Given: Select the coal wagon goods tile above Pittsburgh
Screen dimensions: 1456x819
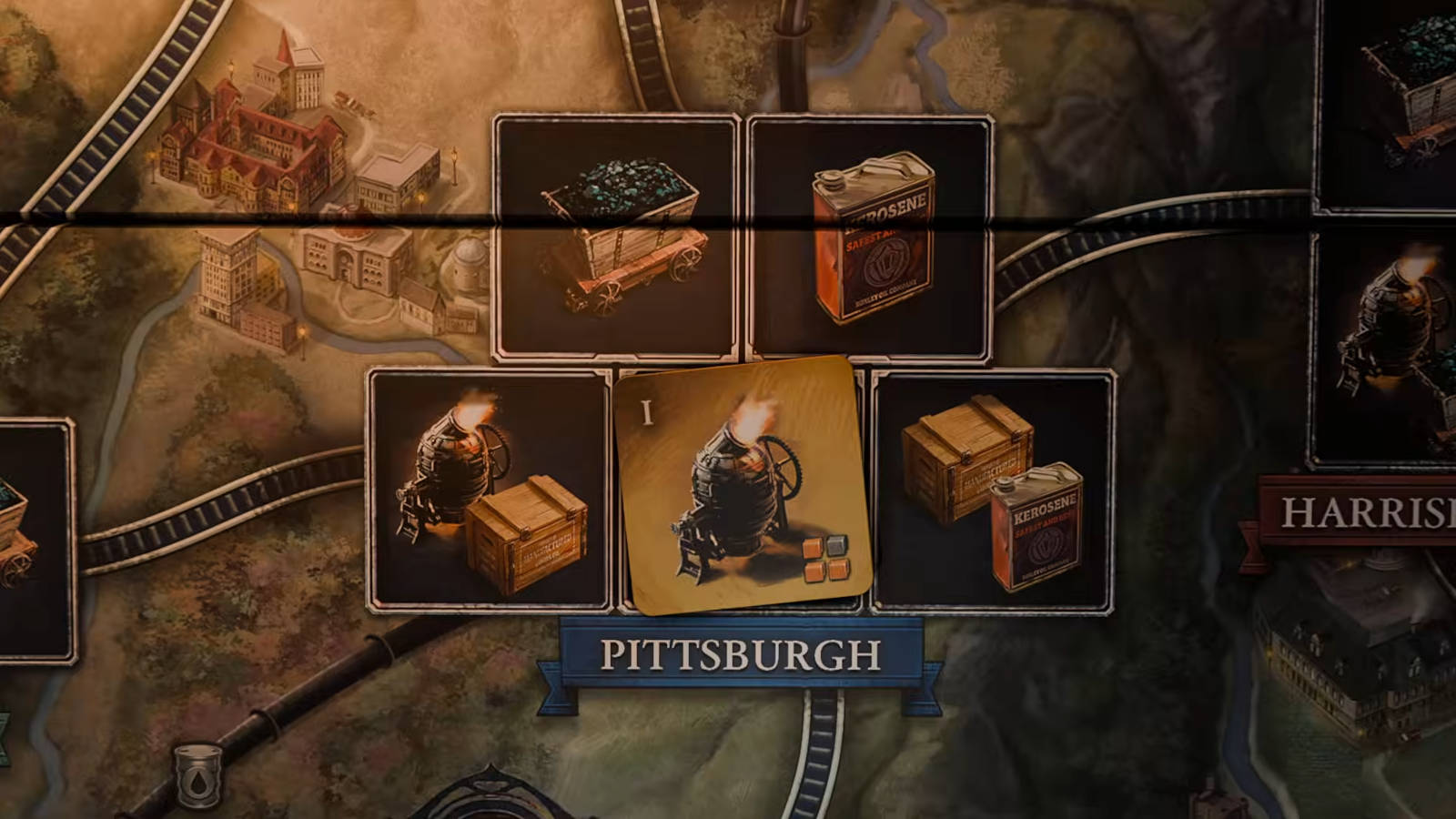Looking at the screenshot, I should click(x=614, y=232).
